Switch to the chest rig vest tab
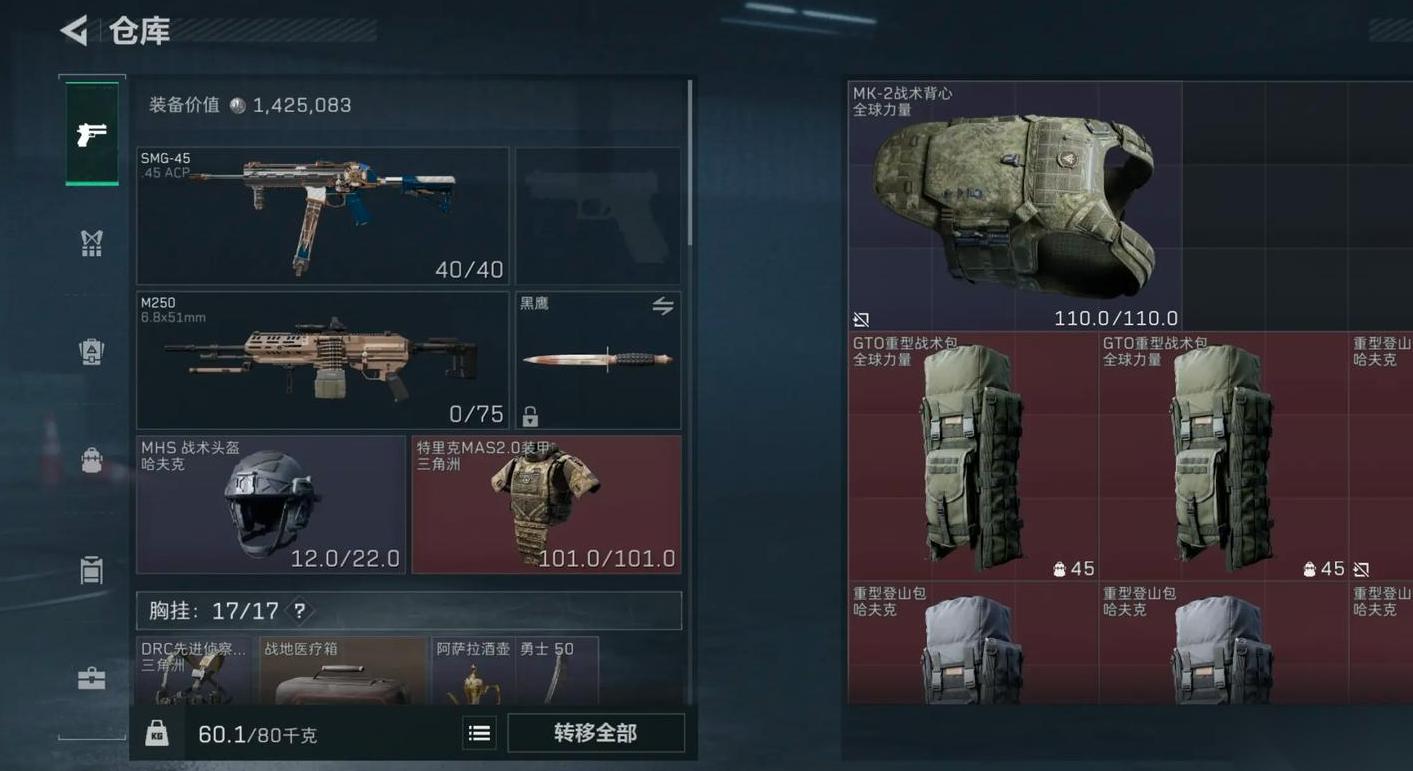The height and width of the screenshot is (771, 1413). point(92,243)
